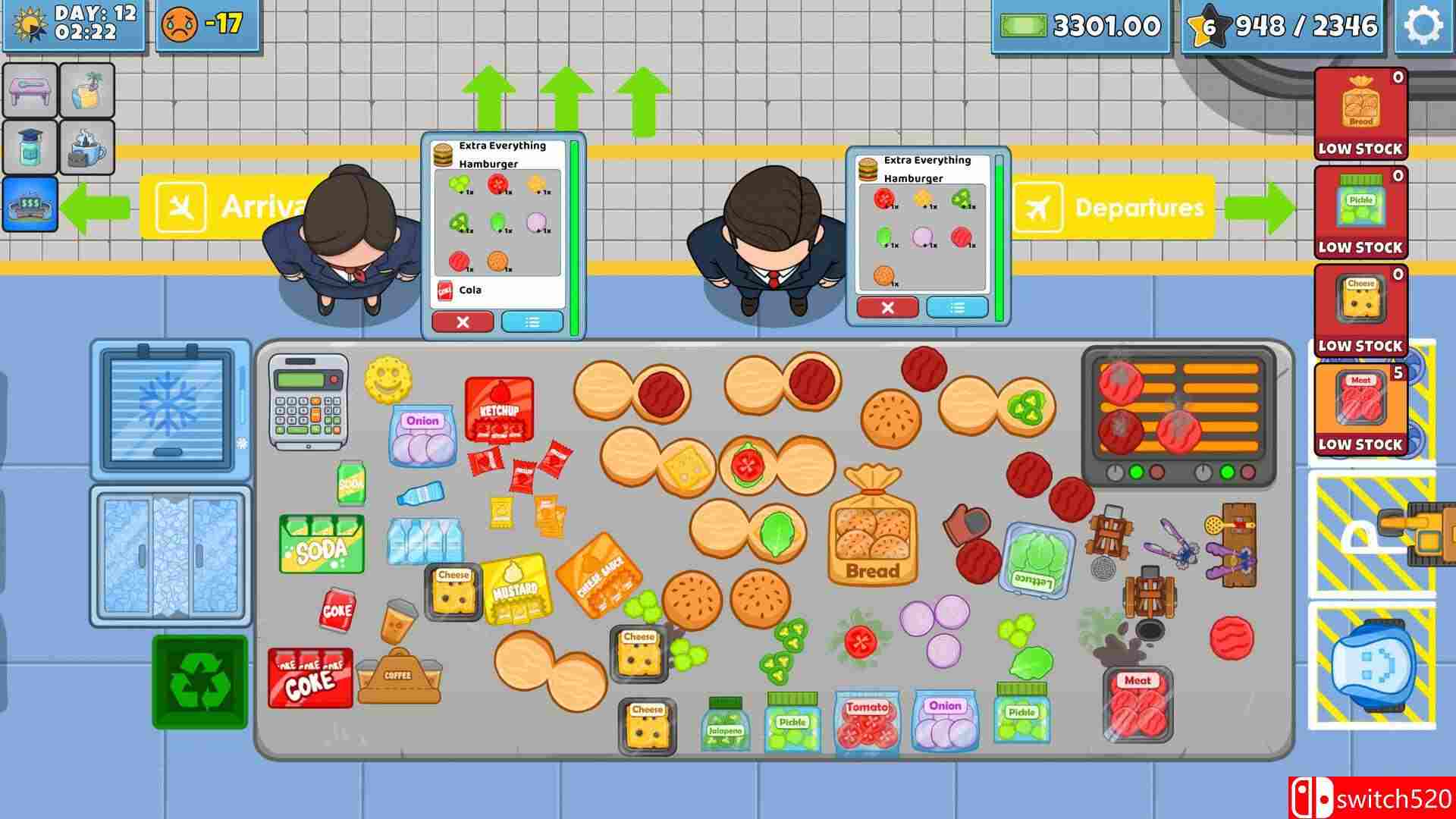Open the settings gear
This screenshot has width=1456, height=819.
(1426, 26)
